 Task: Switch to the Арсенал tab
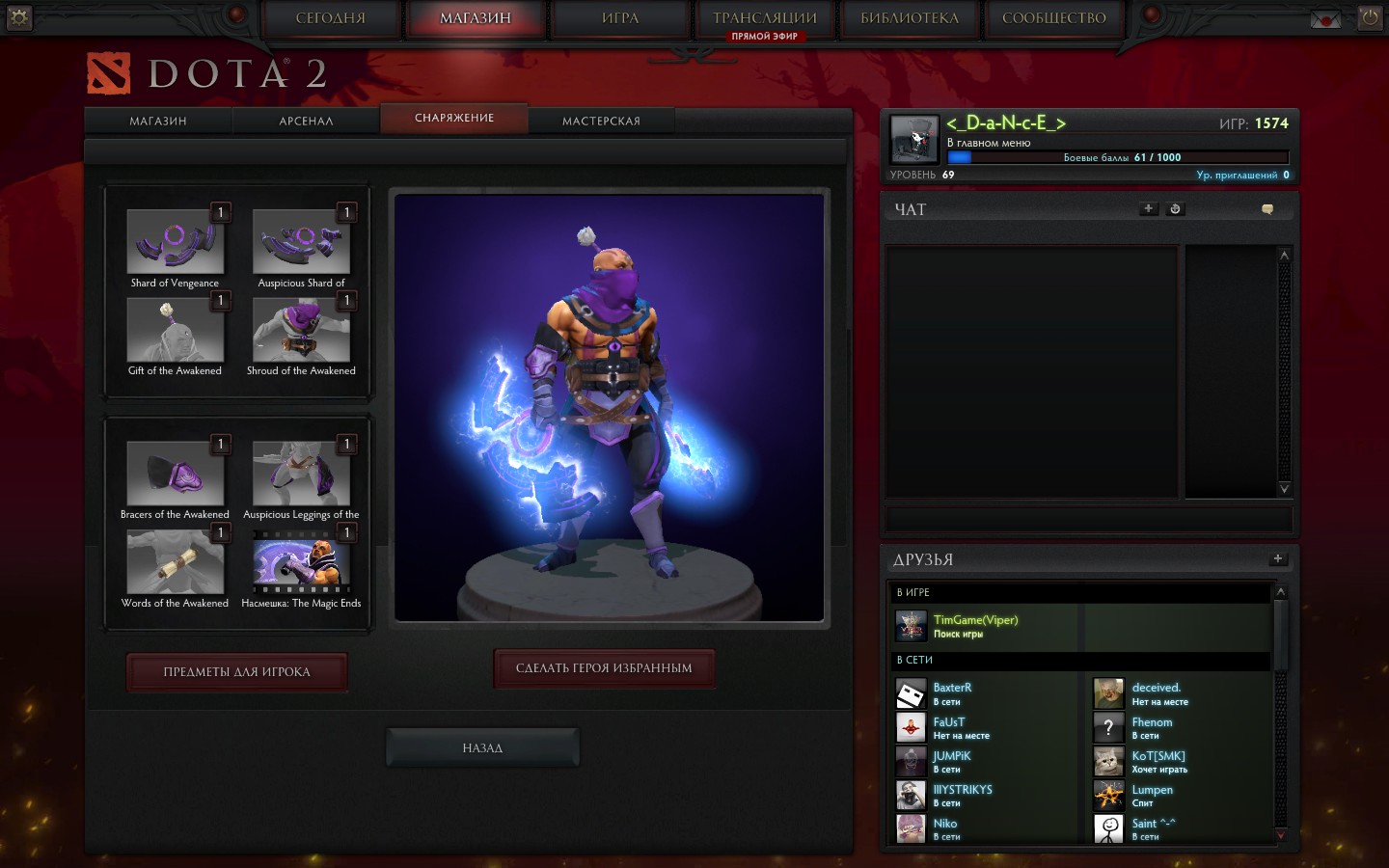coord(306,121)
